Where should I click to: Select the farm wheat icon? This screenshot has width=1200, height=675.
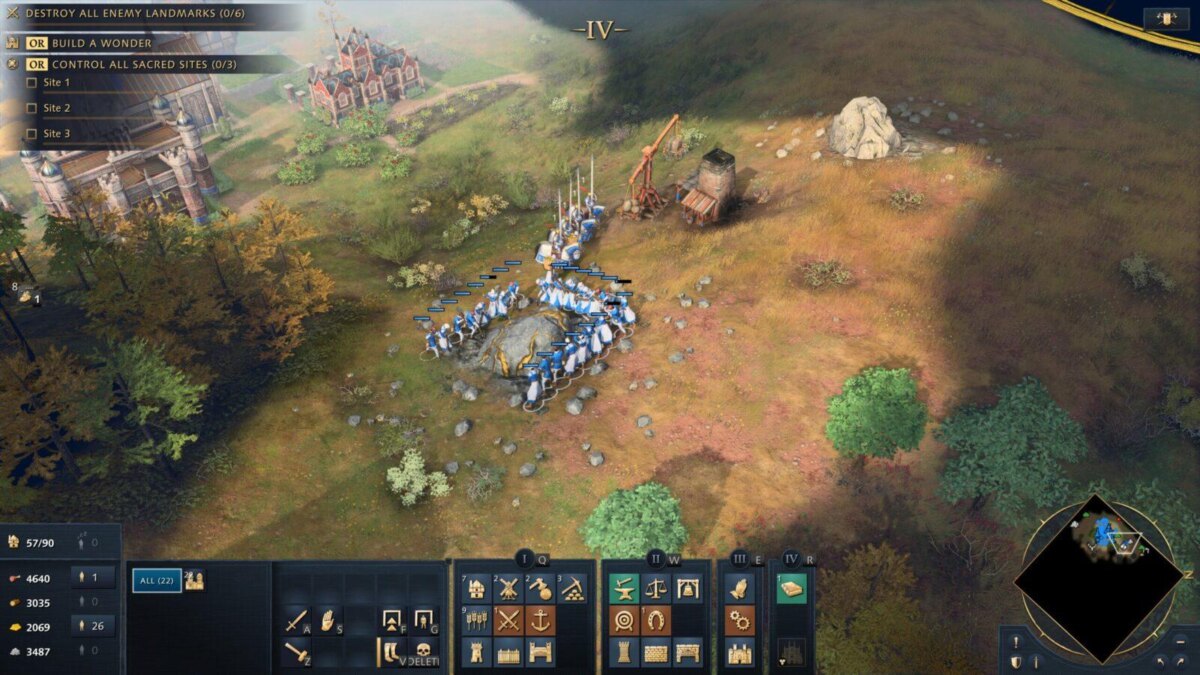coord(477,620)
